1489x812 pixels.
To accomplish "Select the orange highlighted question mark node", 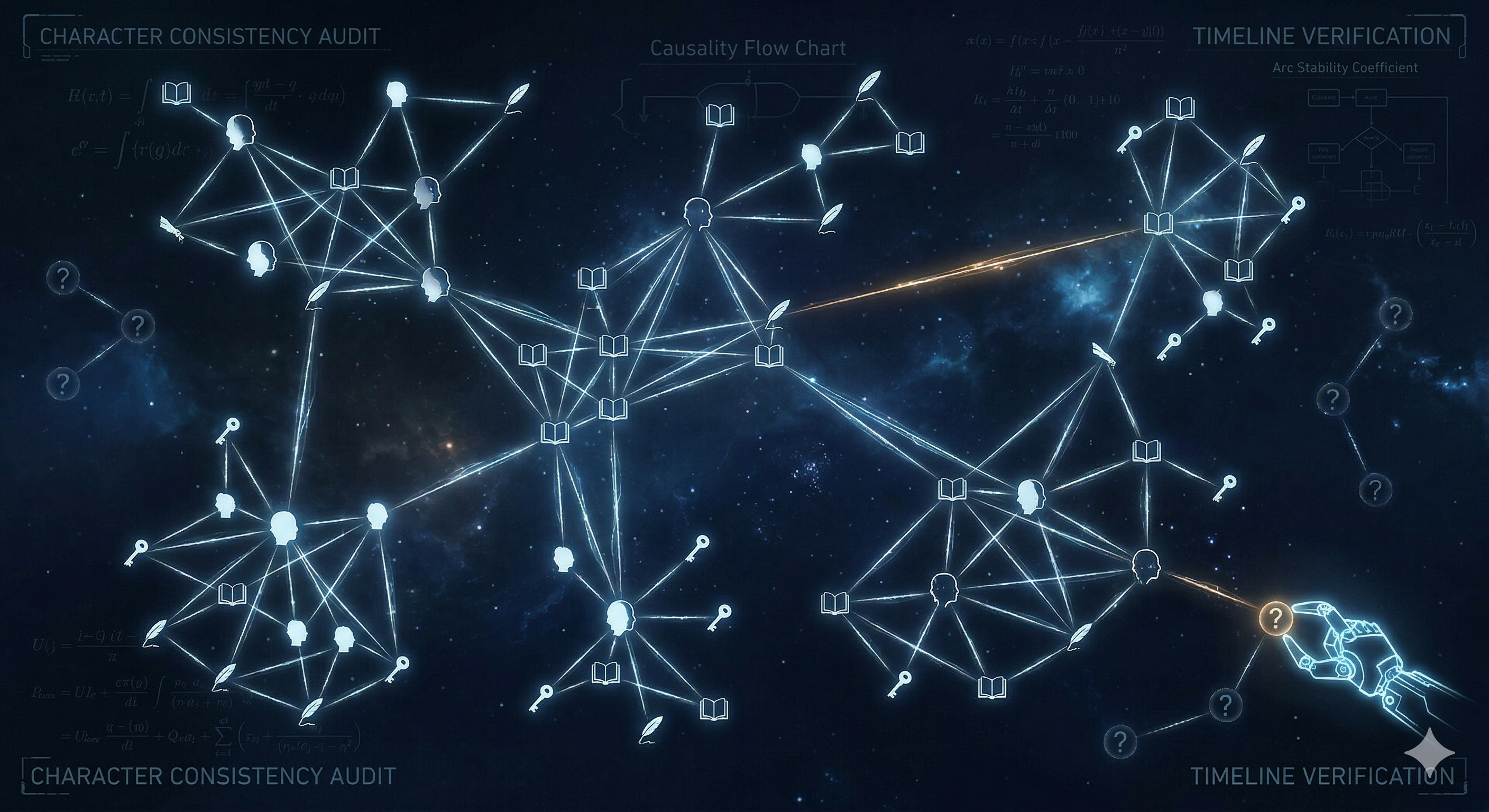I will [1275, 619].
